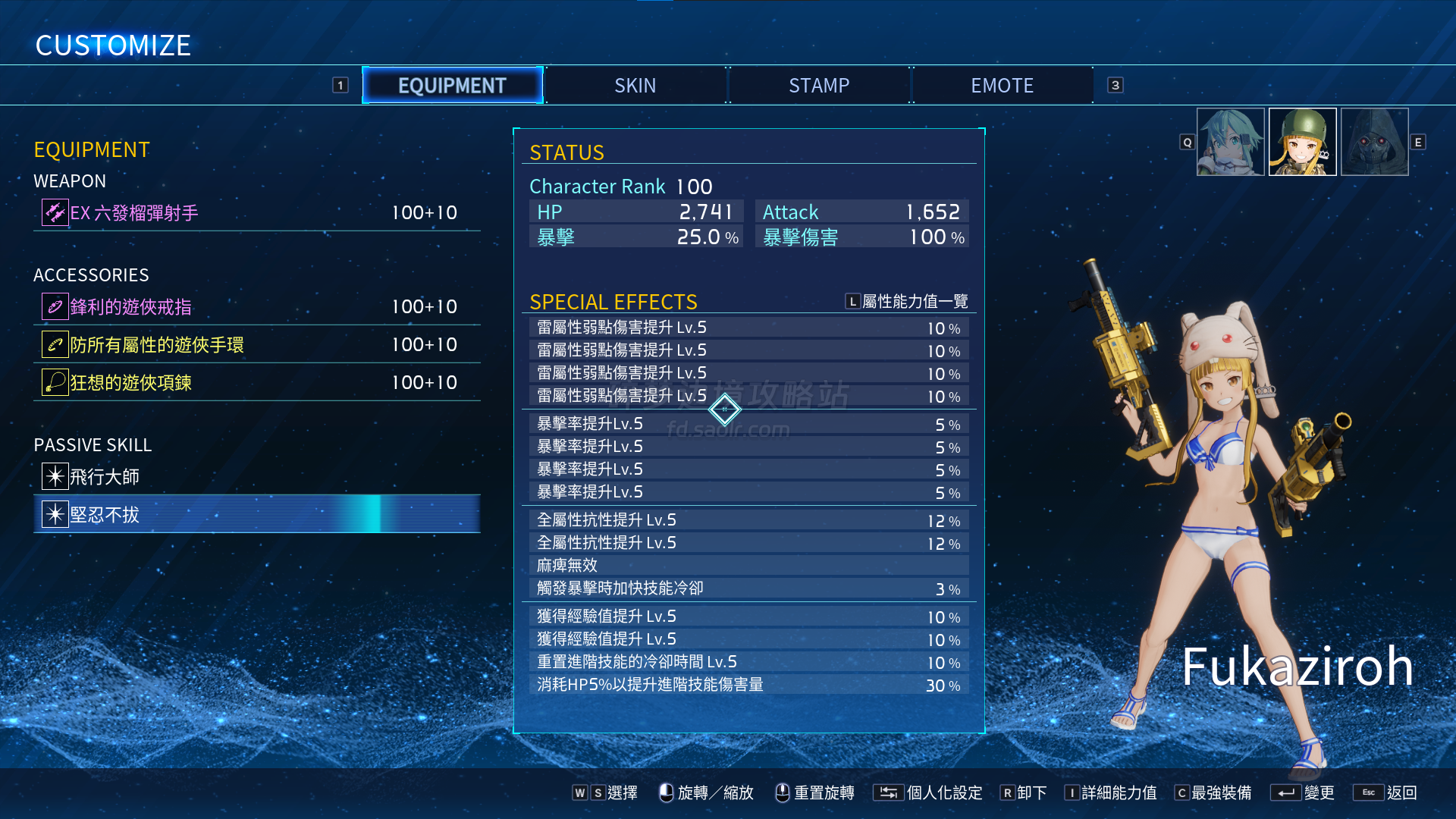Viewport: 1456px width, 819px height.
Task: Go to the EMOTE tab
Action: coord(1002,86)
